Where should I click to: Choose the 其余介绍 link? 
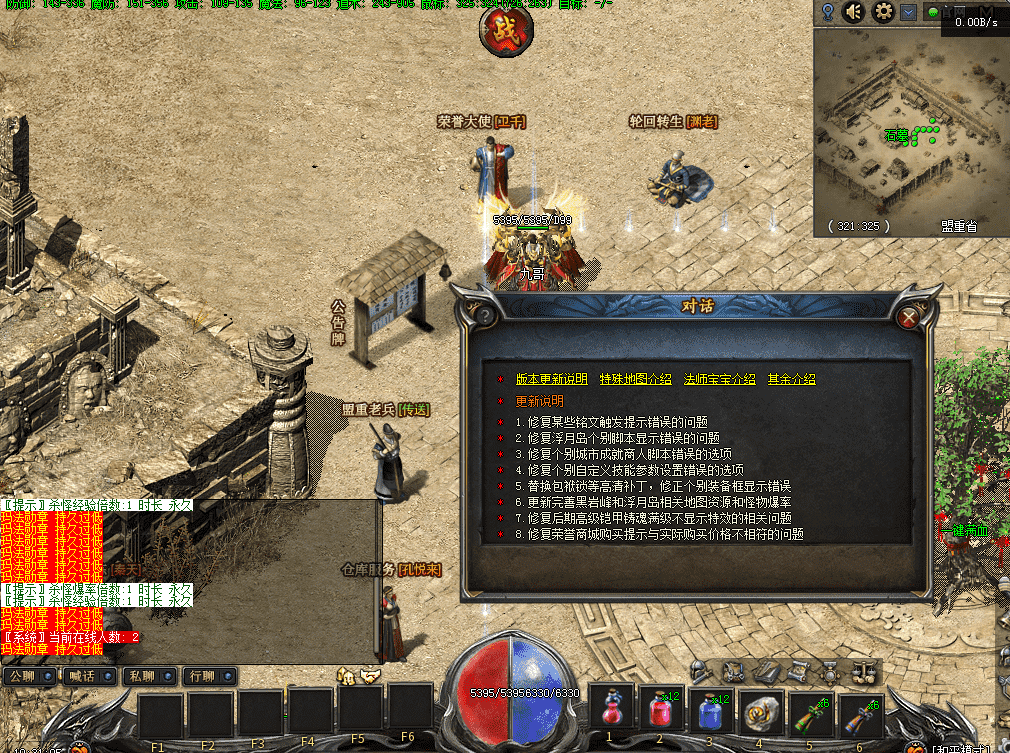791,380
